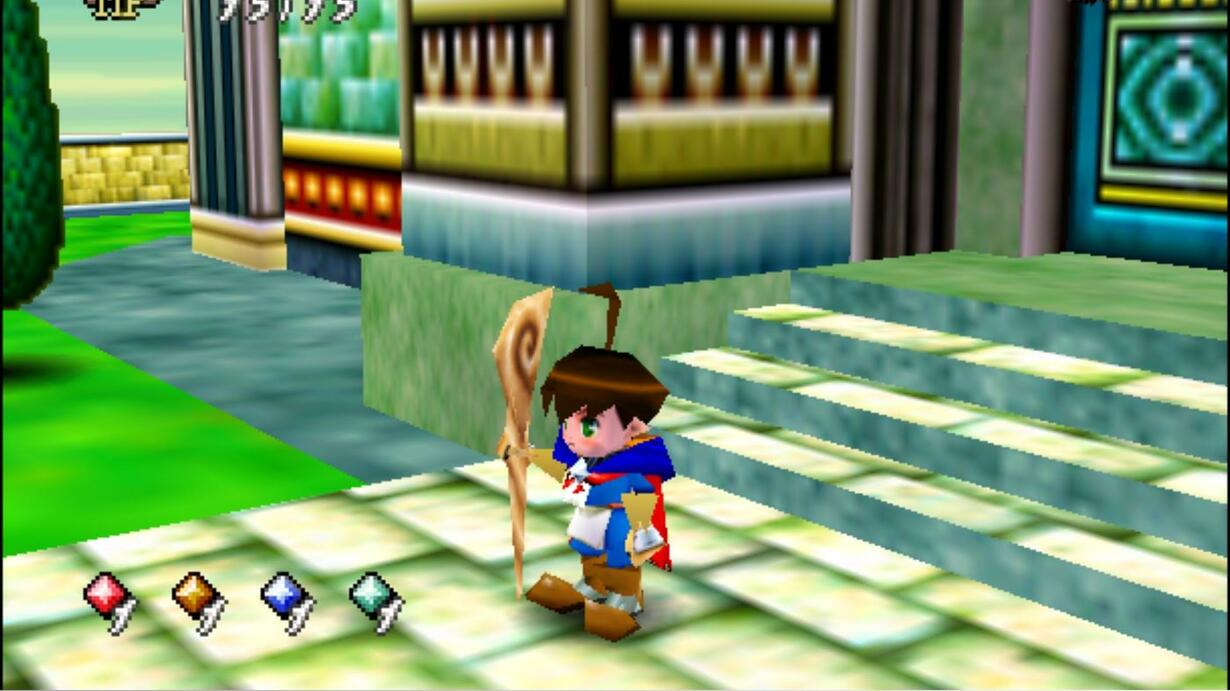1230x691 pixels.
Task: Select the orange earth element gem
Action: pyautogui.click(x=192, y=594)
